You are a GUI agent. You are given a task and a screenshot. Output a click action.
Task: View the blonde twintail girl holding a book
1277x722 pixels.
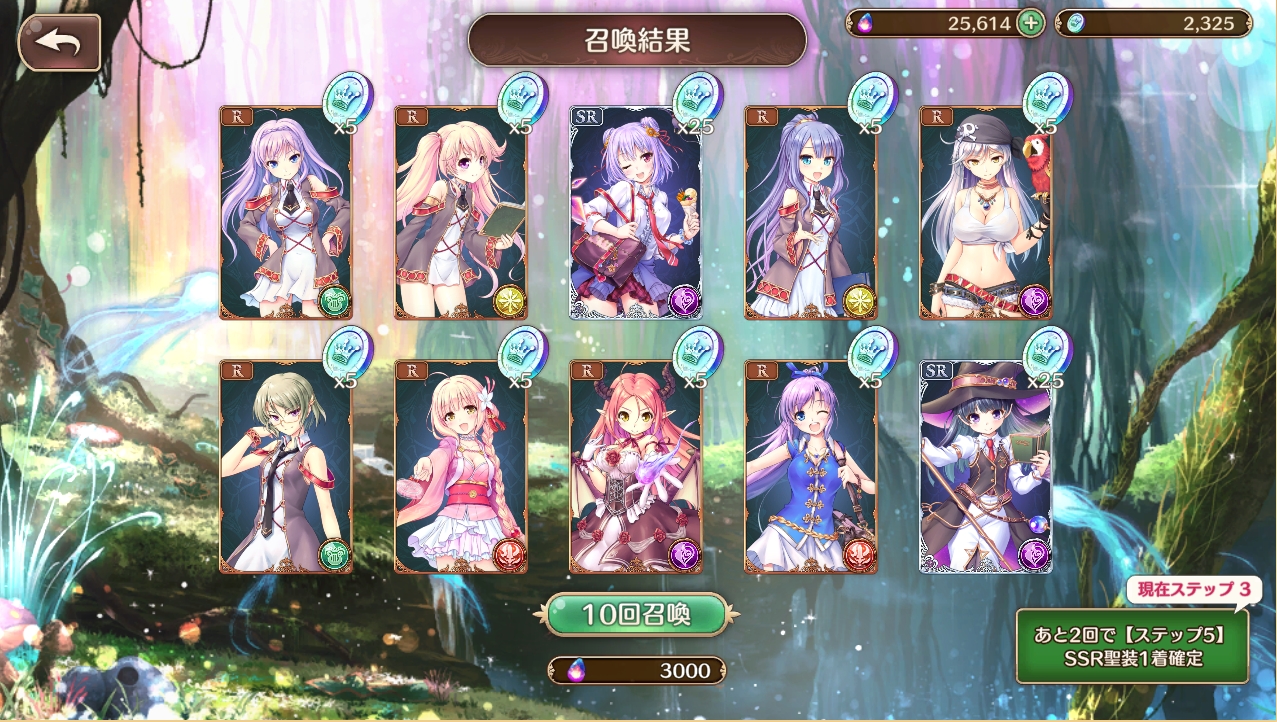click(460, 213)
